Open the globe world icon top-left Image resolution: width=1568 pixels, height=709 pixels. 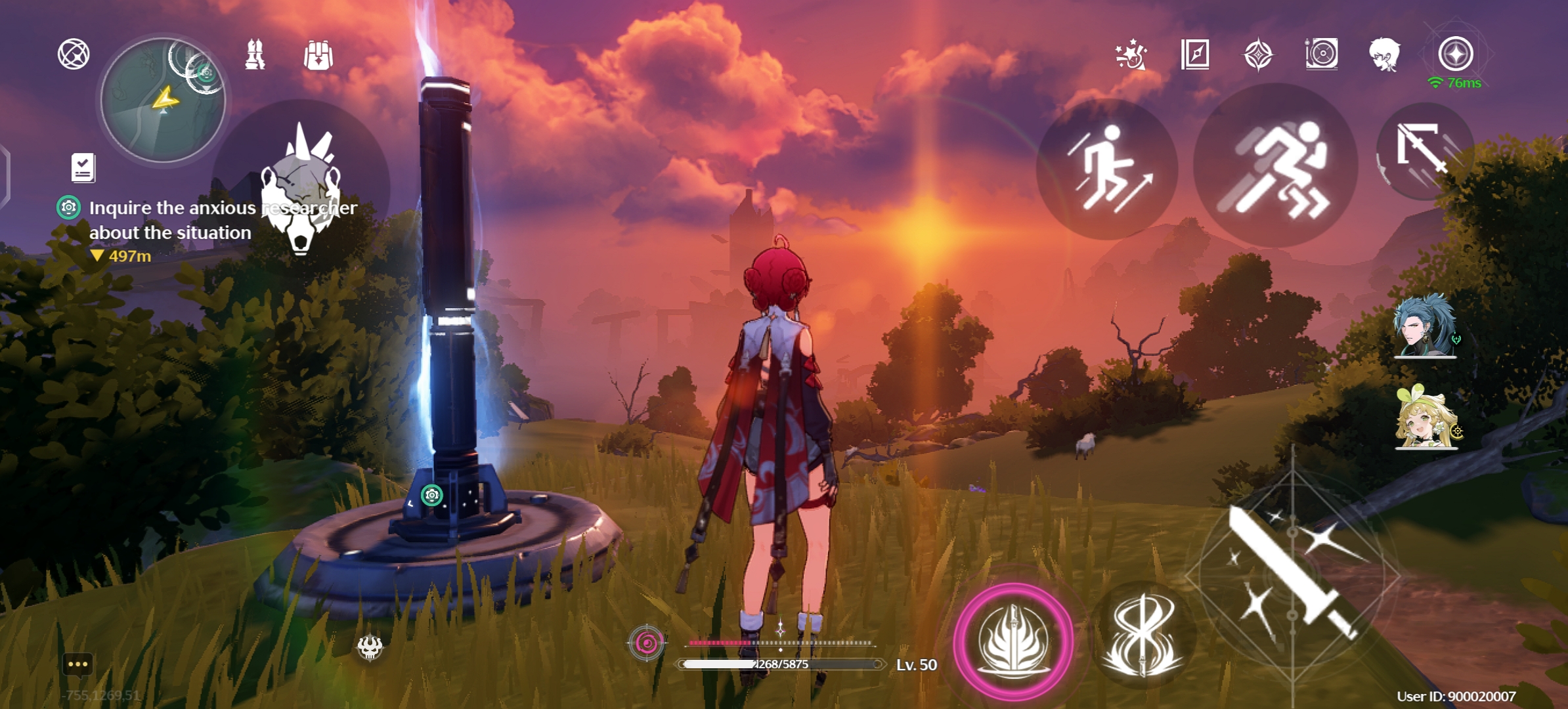(x=75, y=54)
